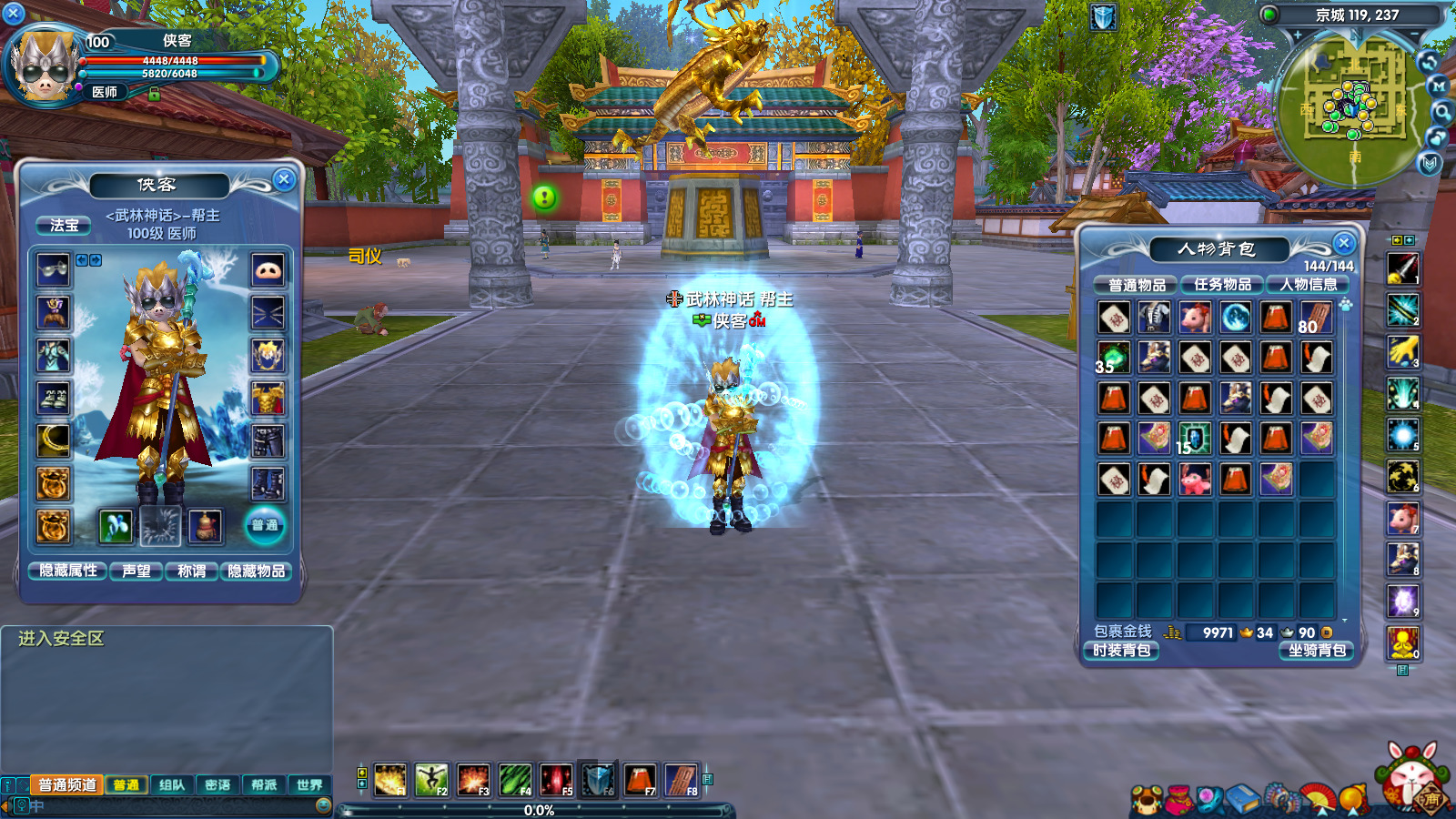This screenshot has height=819, width=1456.
Task: Choose the 组队 team chat channel
Action: click(172, 784)
